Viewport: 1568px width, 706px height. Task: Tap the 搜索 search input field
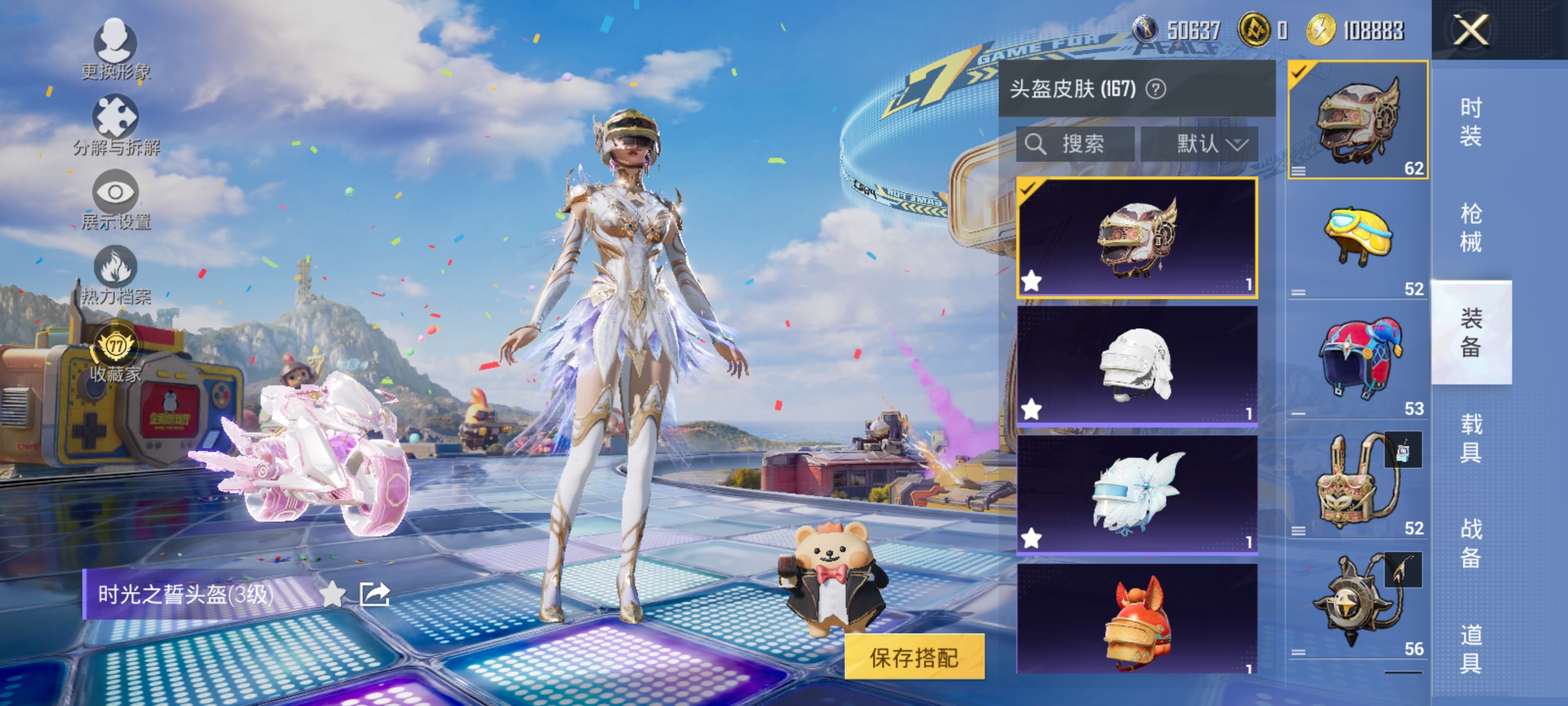tap(1075, 144)
